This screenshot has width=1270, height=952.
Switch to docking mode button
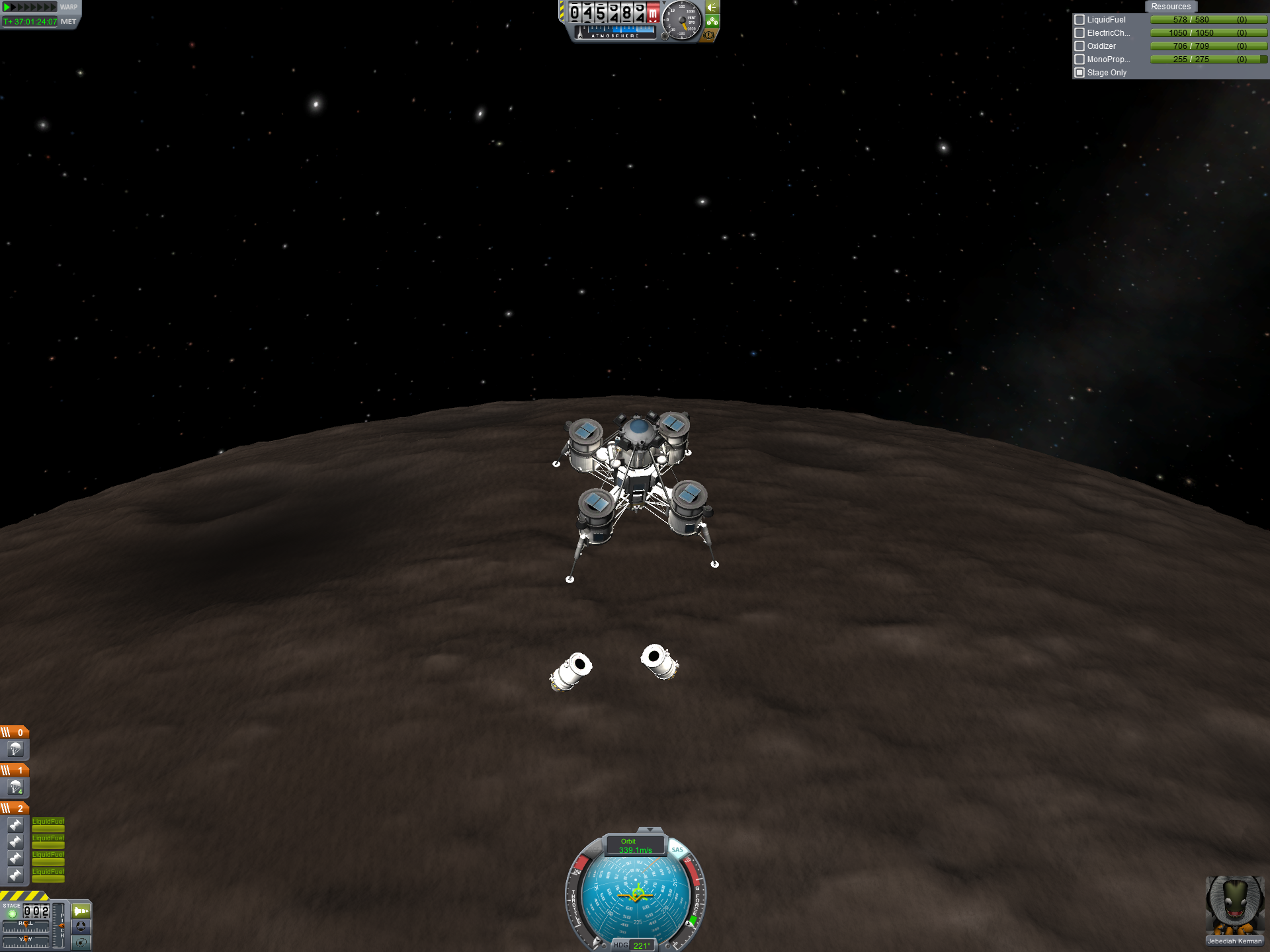point(81,927)
